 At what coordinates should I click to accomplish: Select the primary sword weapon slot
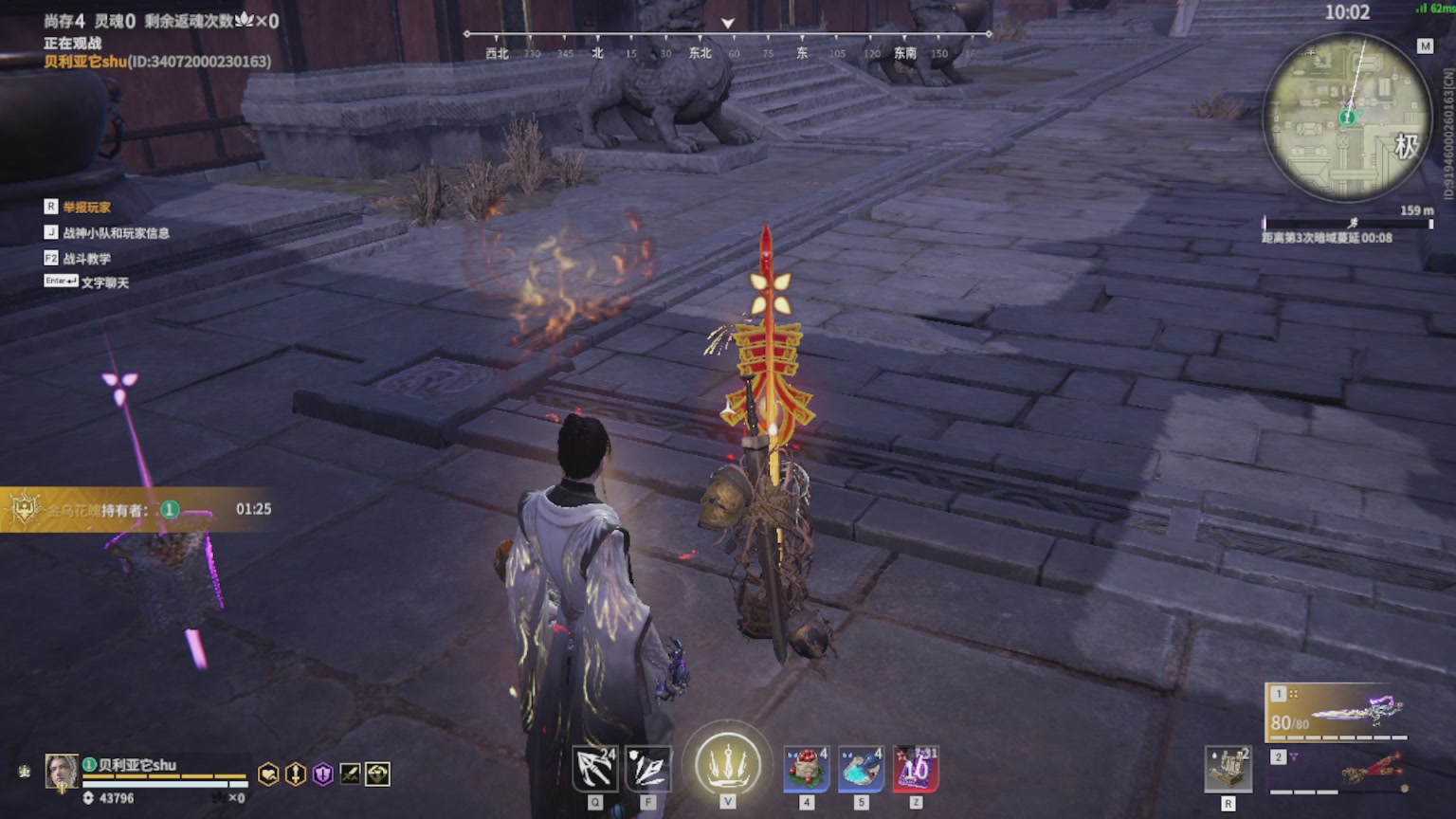click(x=1338, y=712)
